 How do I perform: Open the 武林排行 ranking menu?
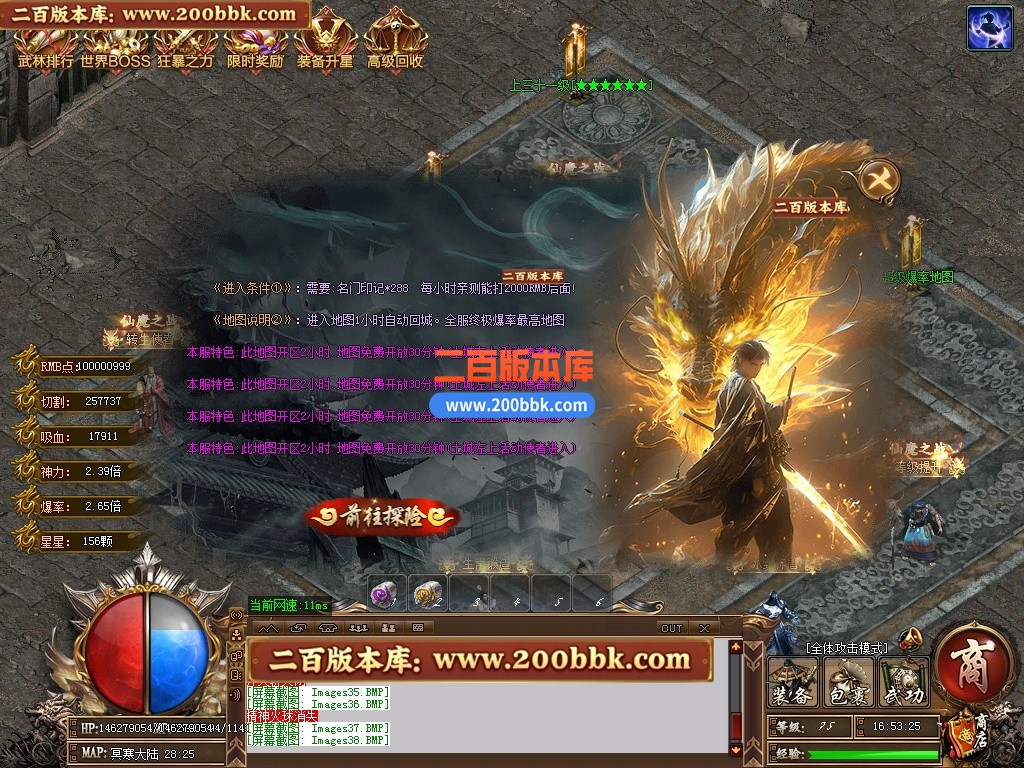tap(46, 47)
